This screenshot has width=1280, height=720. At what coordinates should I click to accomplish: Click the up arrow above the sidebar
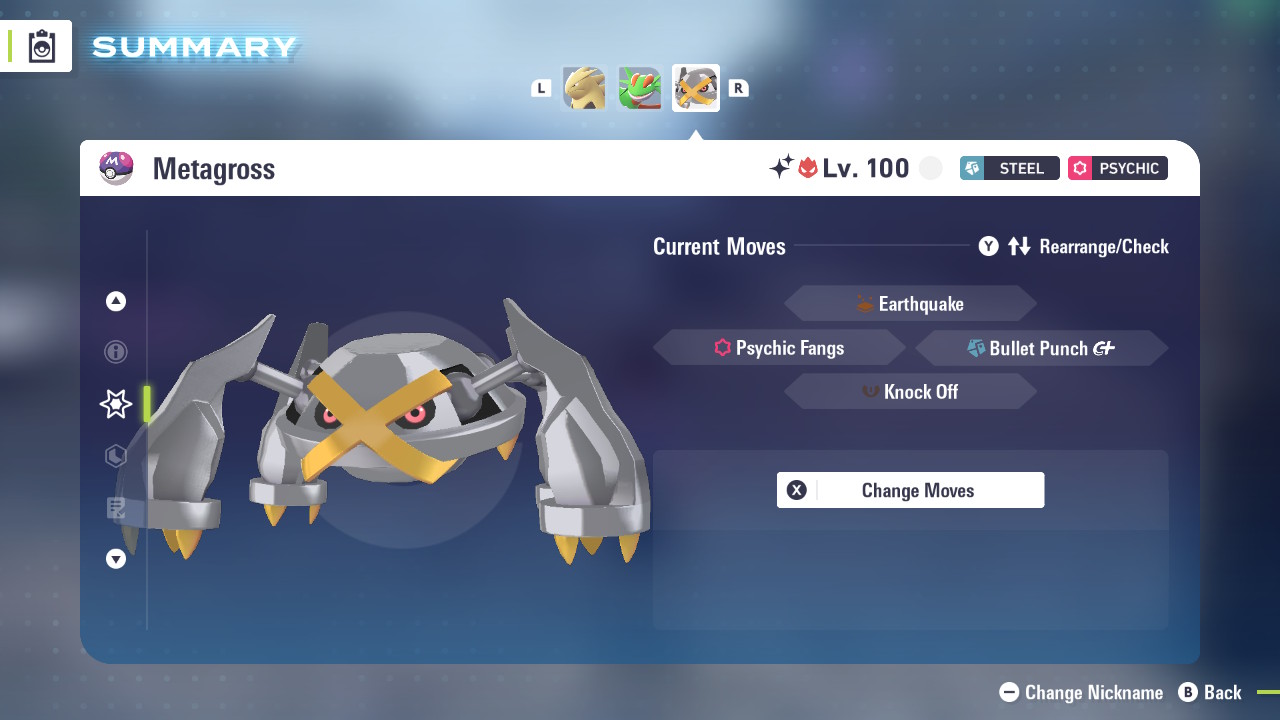(115, 300)
